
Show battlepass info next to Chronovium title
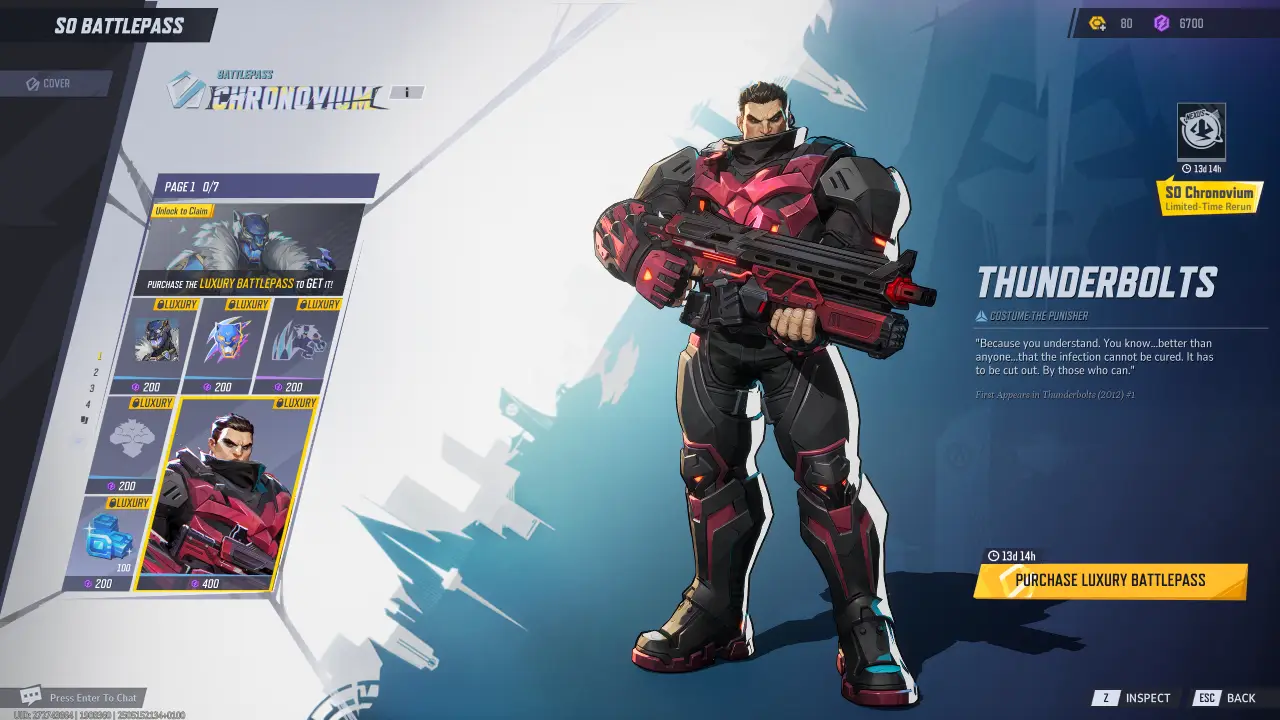[x=407, y=93]
